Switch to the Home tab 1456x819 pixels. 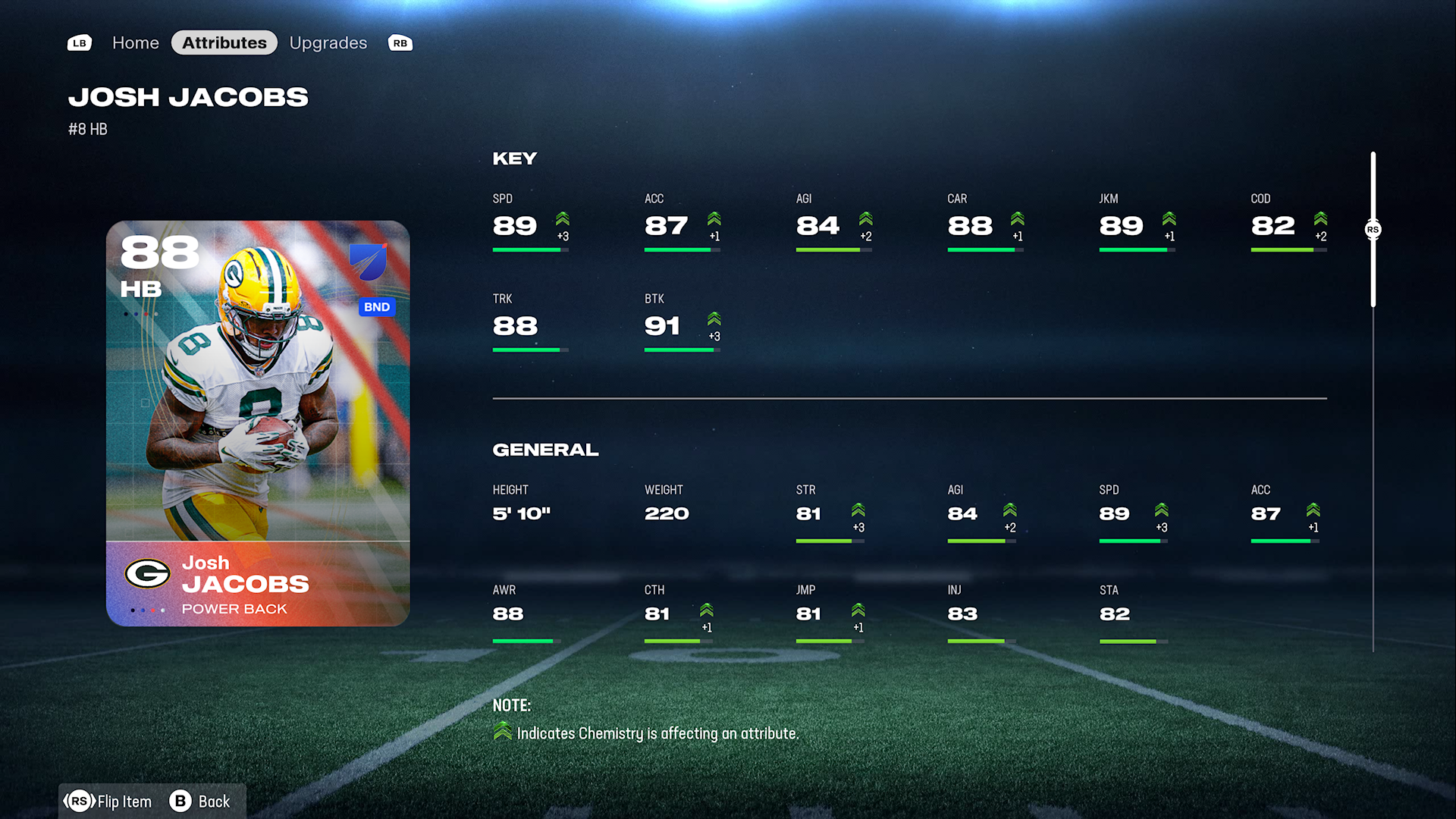click(x=135, y=43)
